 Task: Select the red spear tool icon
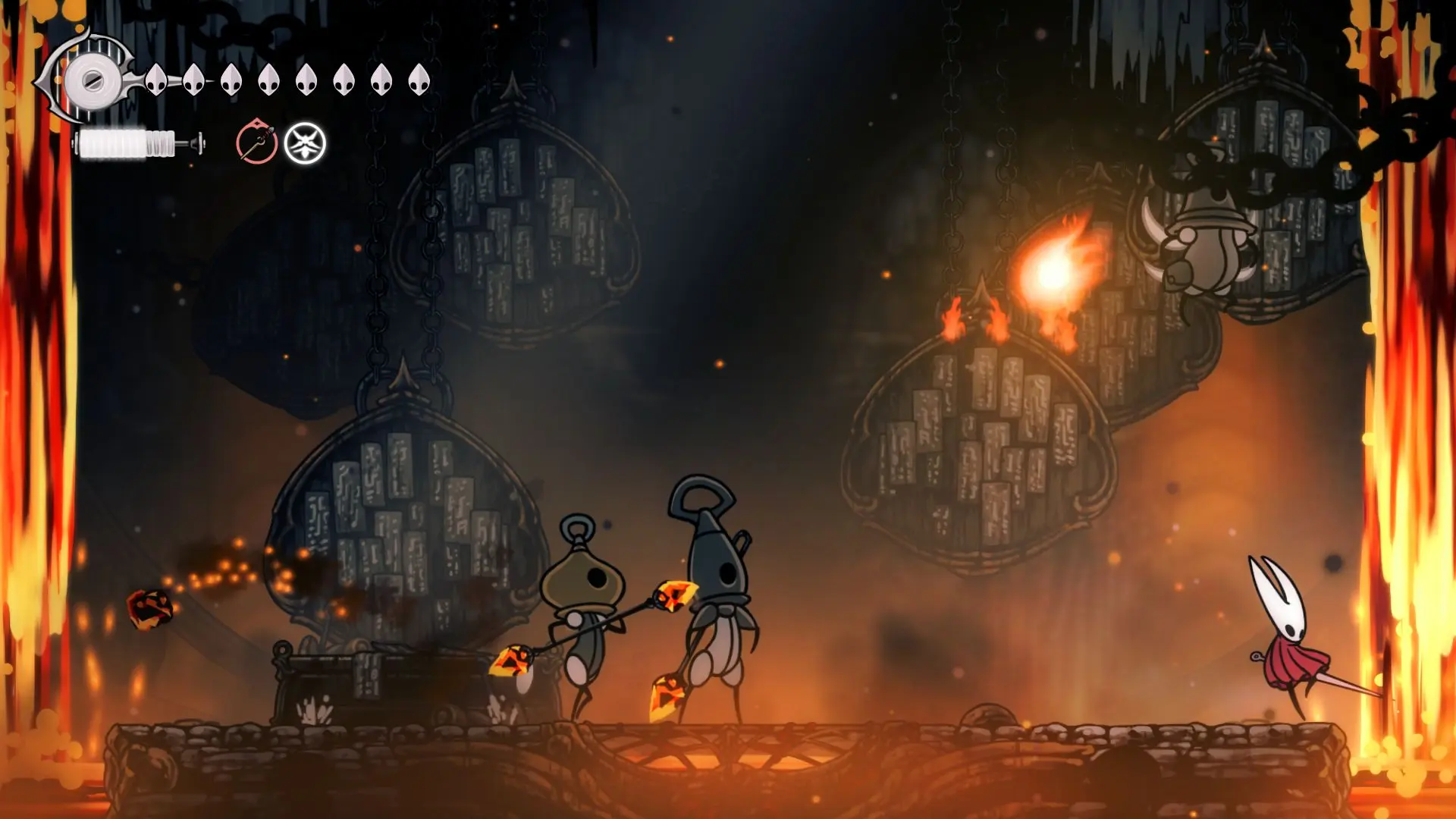pos(256,143)
